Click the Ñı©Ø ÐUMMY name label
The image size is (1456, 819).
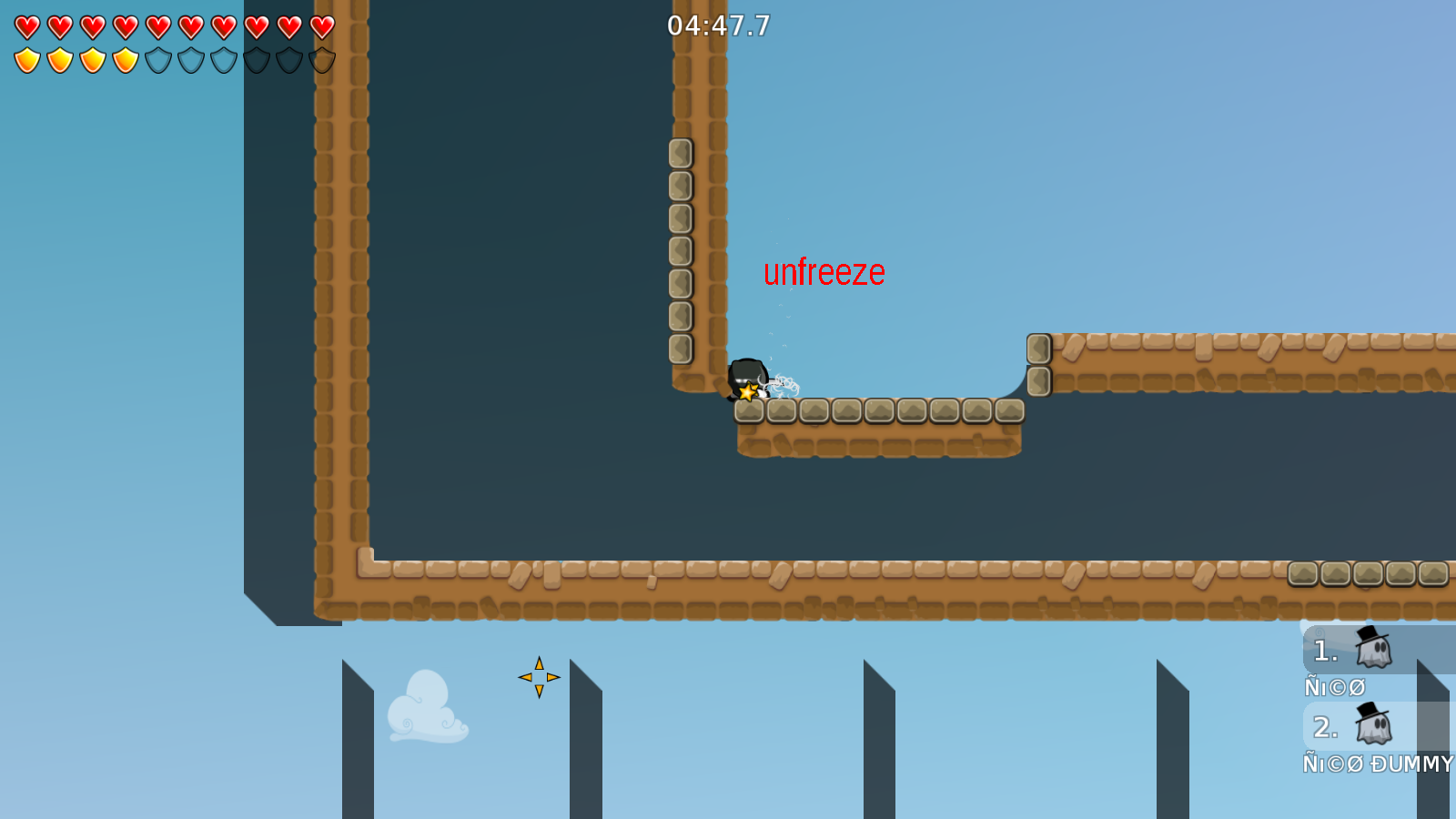point(1378,765)
